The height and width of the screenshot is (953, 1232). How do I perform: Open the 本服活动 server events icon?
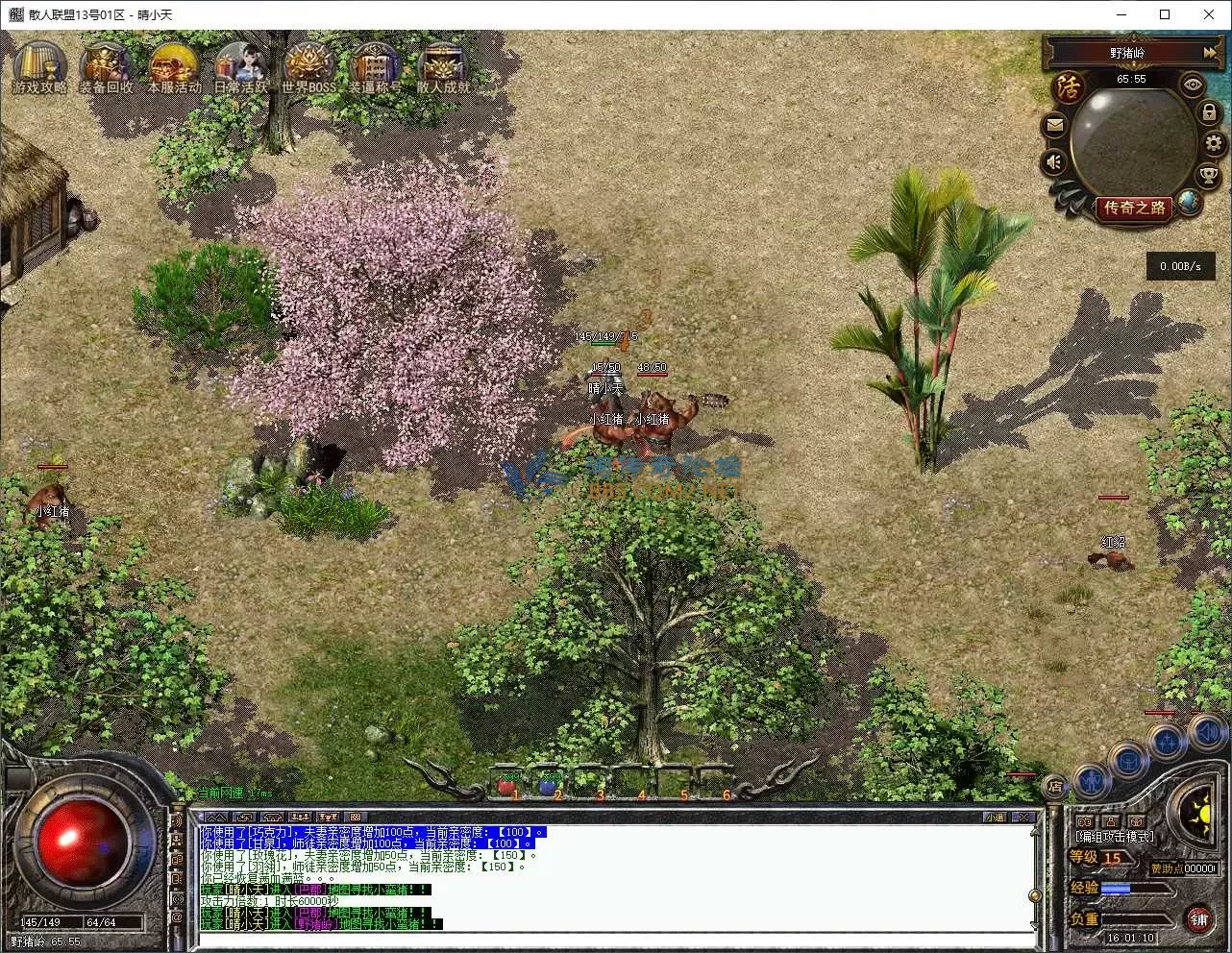click(x=173, y=66)
